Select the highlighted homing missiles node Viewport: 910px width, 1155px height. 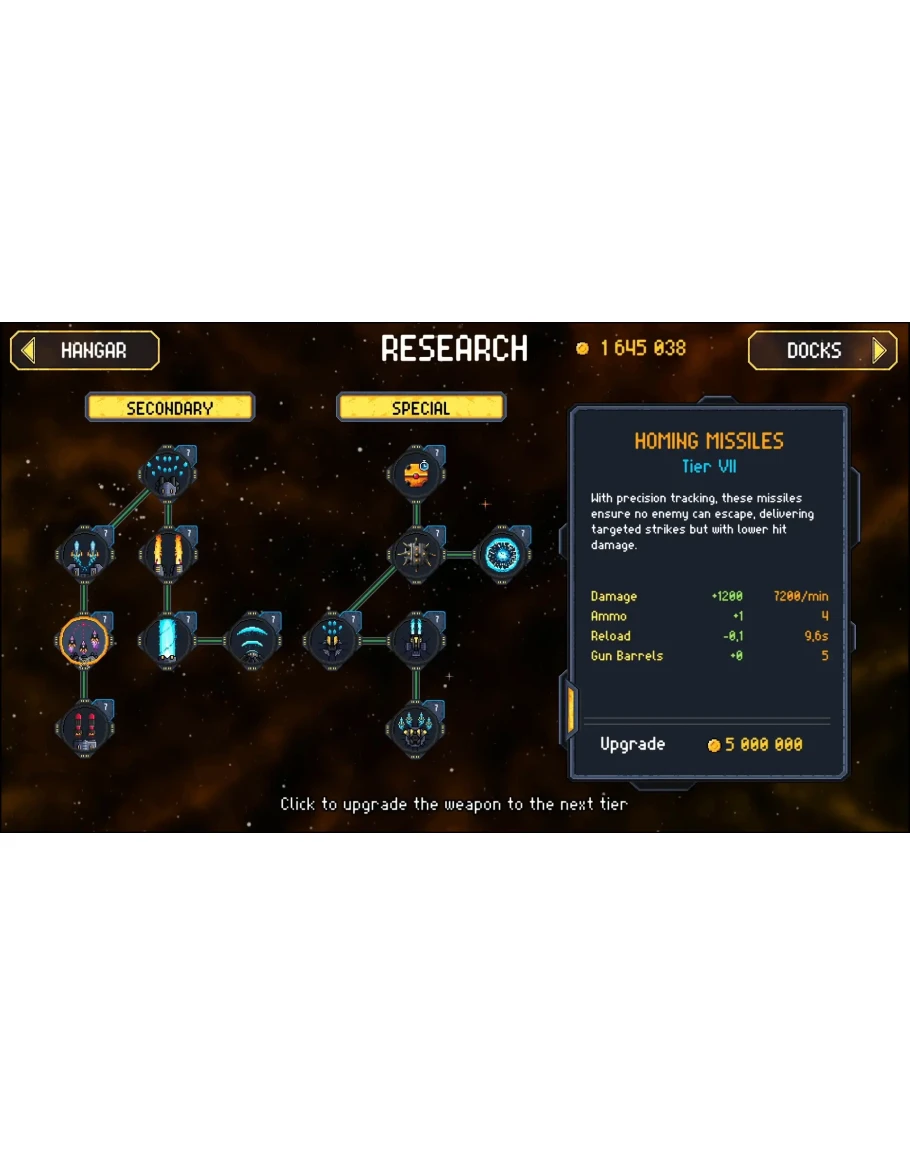click(83, 640)
